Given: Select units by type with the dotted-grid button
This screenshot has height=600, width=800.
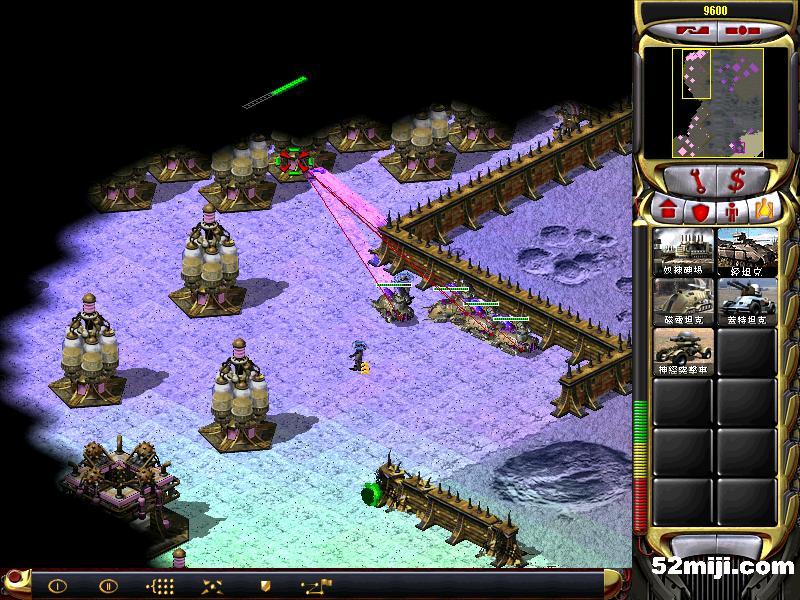Looking at the screenshot, I should click(160, 586).
